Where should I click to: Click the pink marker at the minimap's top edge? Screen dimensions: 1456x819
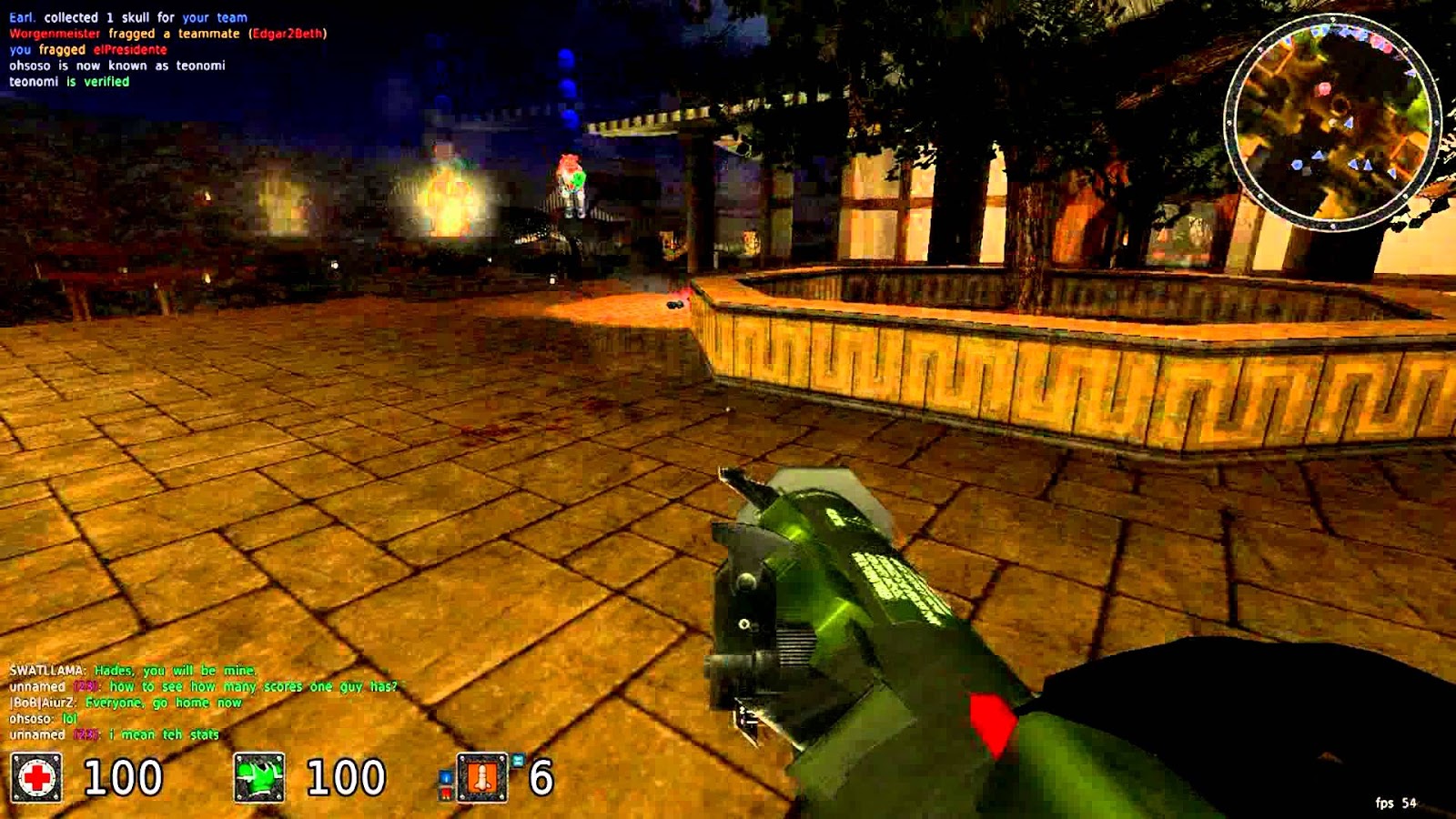coord(1380,41)
